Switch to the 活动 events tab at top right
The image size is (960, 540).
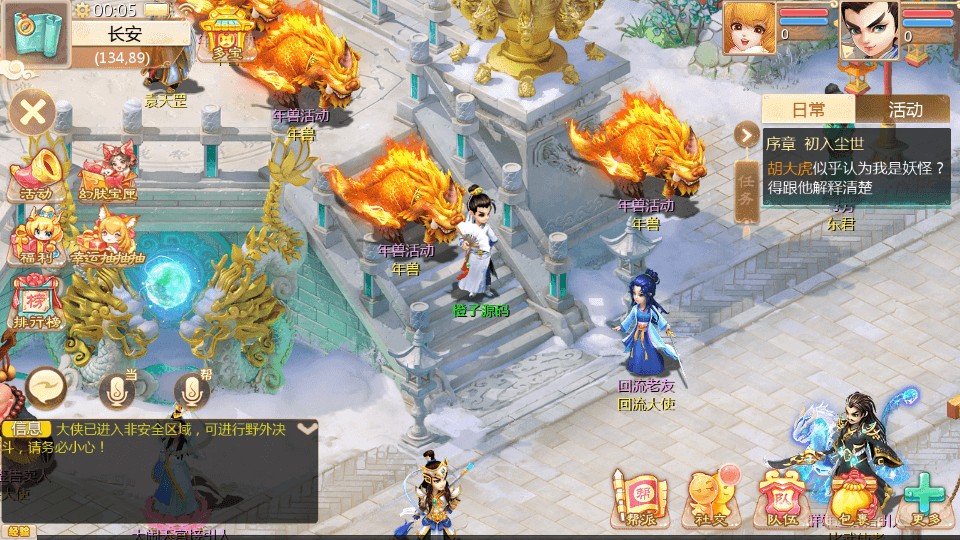(904, 109)
